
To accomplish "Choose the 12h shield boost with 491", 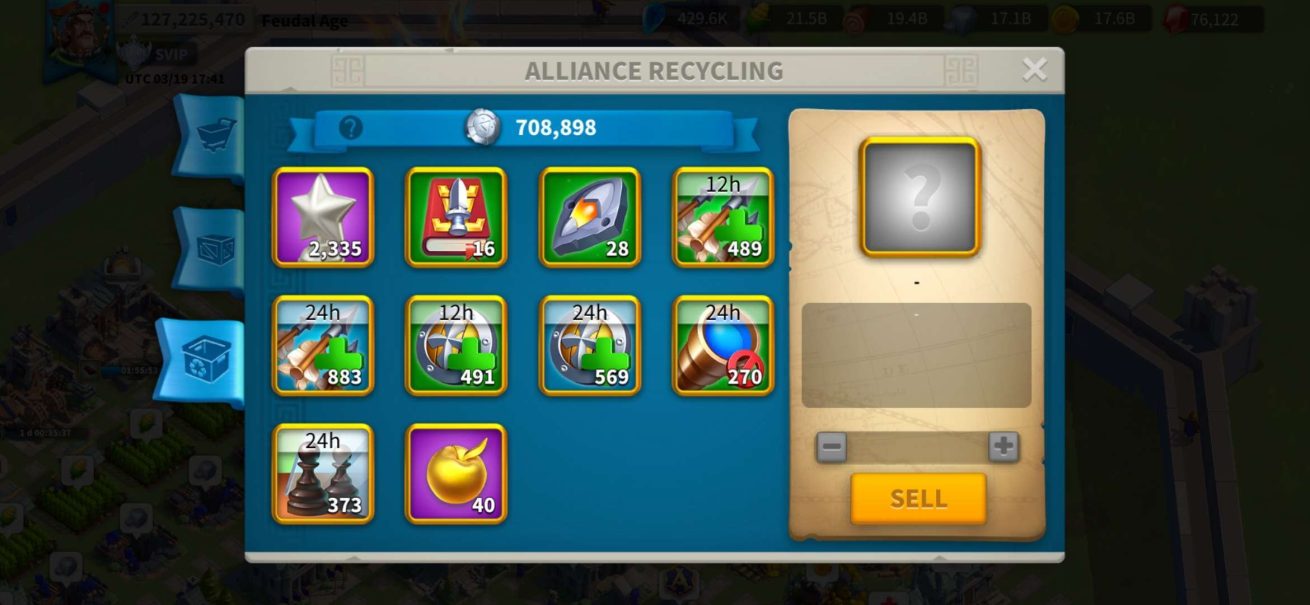I will click(x=456, y=345).
